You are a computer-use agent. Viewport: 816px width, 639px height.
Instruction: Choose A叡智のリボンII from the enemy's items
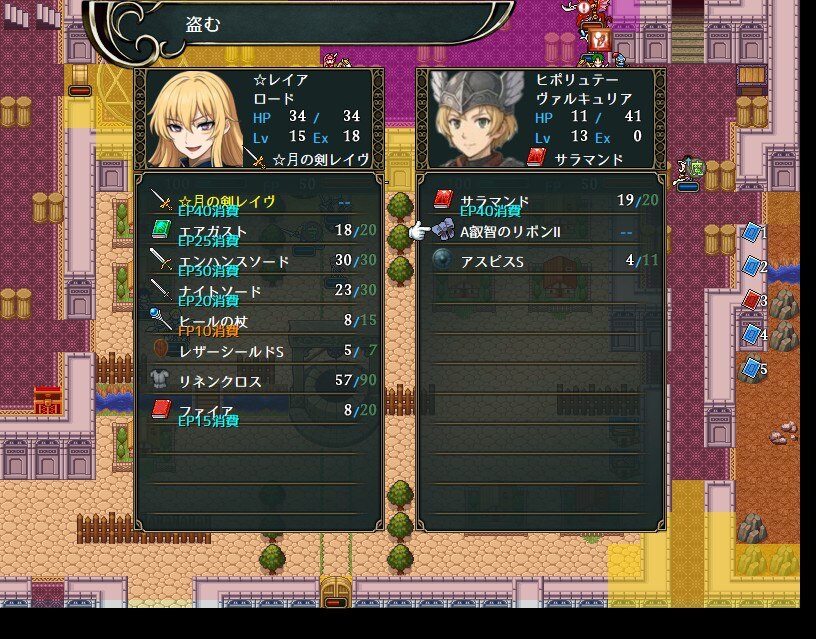540,231
